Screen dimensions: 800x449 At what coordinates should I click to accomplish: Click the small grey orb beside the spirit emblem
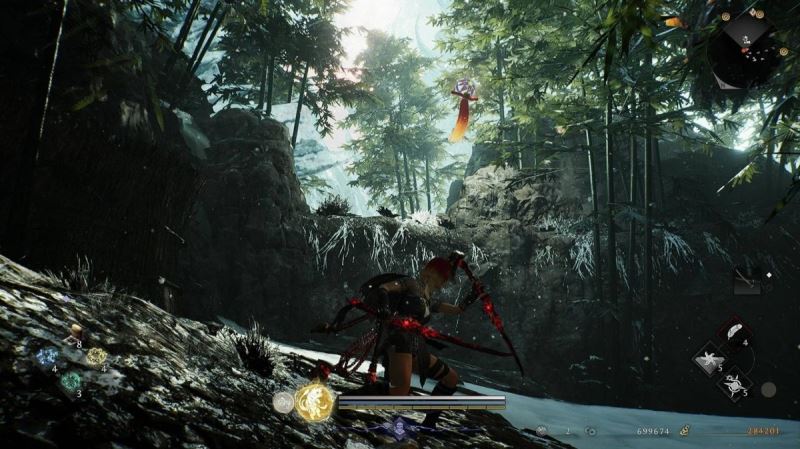[x=283, y=402]
